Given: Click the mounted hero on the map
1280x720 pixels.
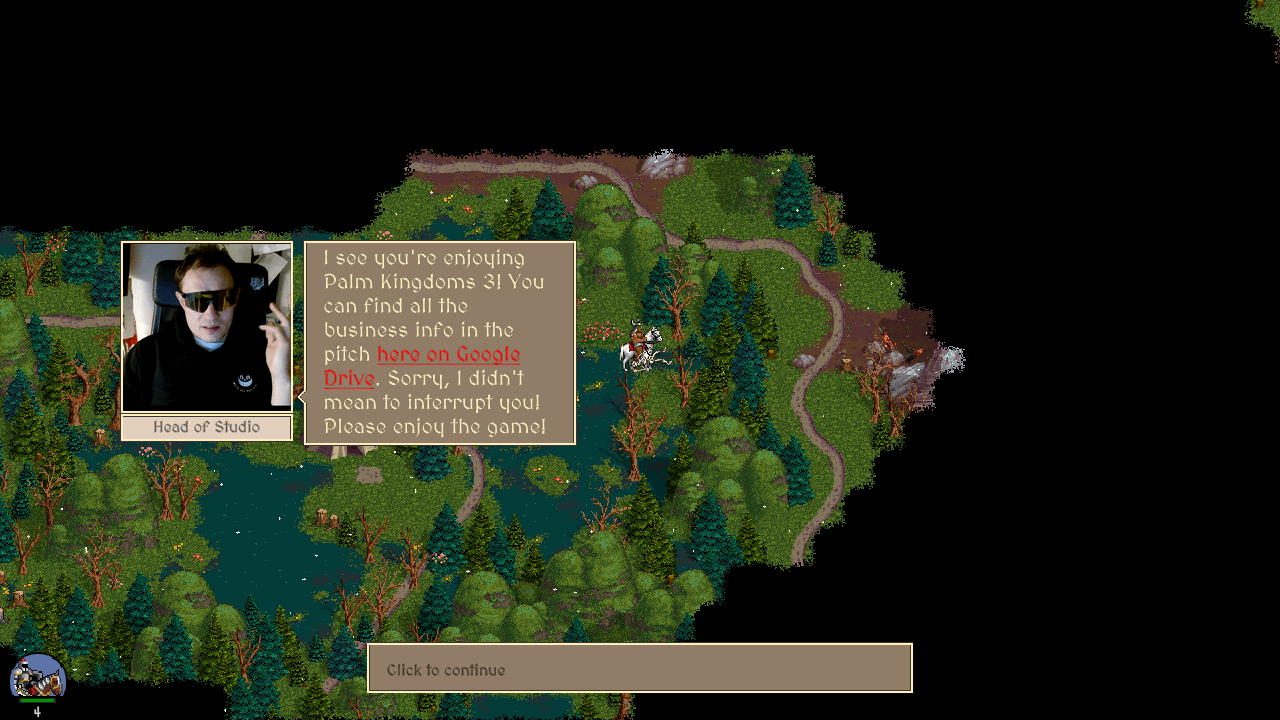Looking at the screenshot, I should coord(640,345).
